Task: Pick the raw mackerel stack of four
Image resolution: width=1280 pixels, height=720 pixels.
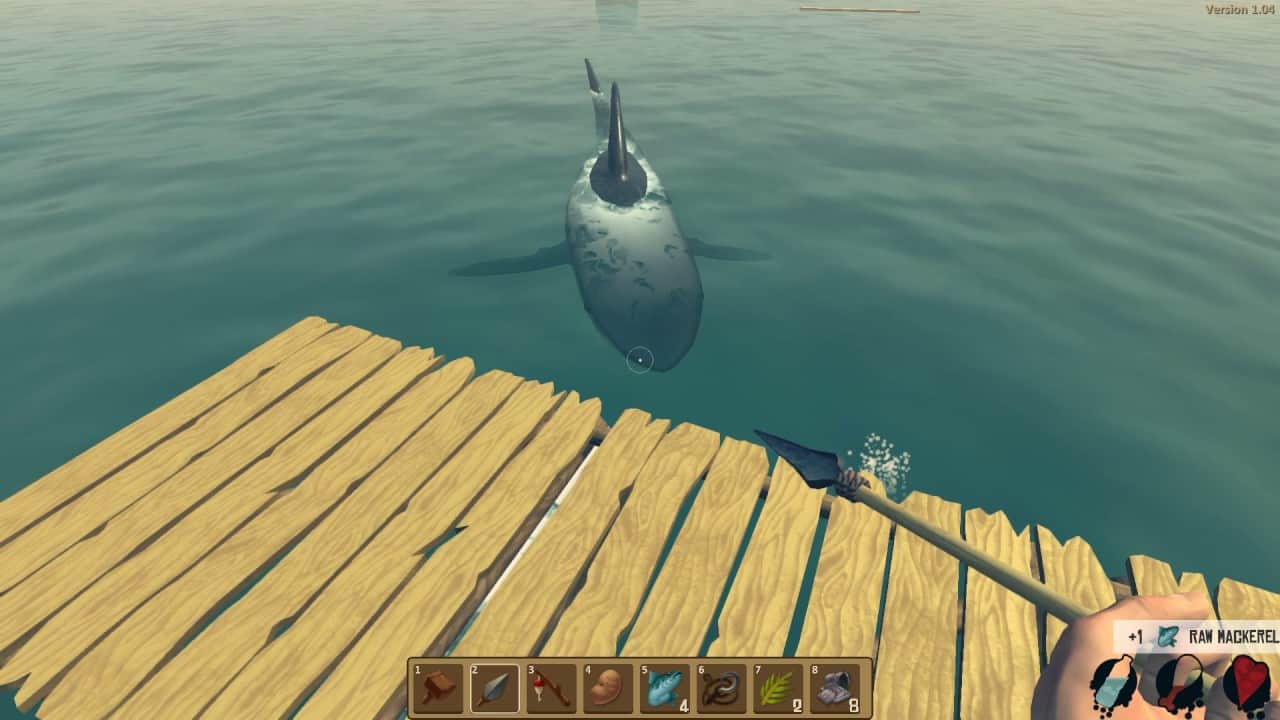Action: coord(665,688)
